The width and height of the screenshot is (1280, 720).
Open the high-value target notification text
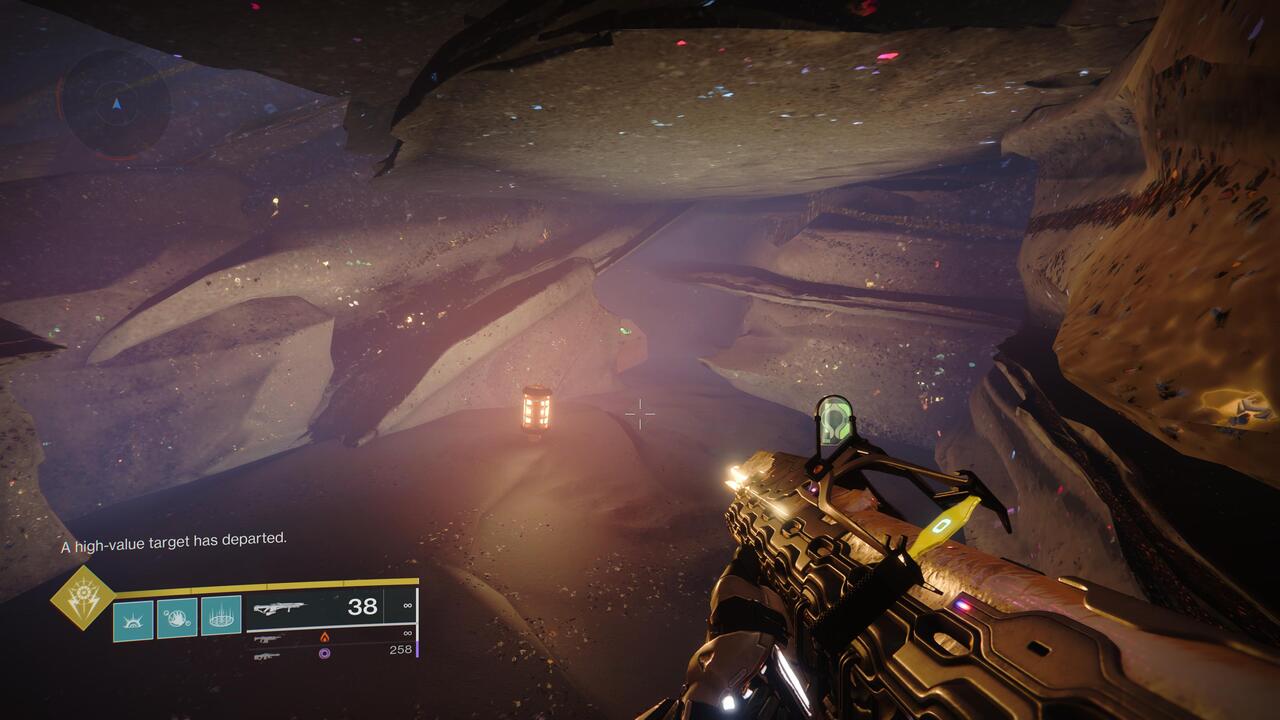pyautogui.click(x=174, y=541)
